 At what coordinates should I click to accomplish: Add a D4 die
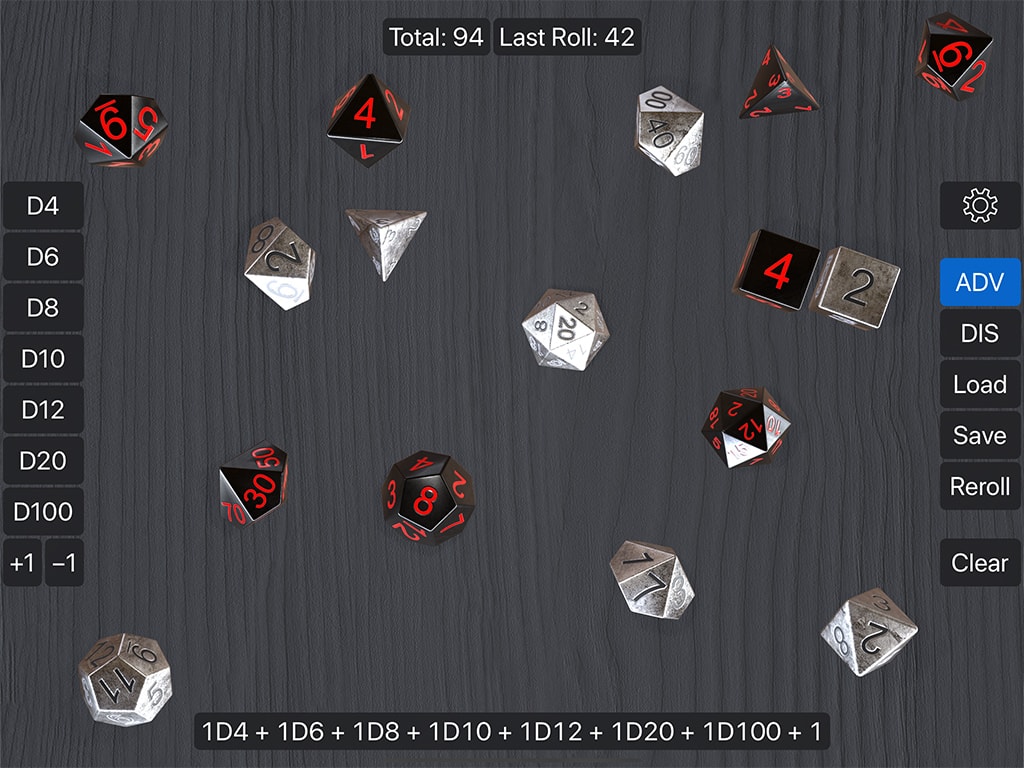[43, 206]
